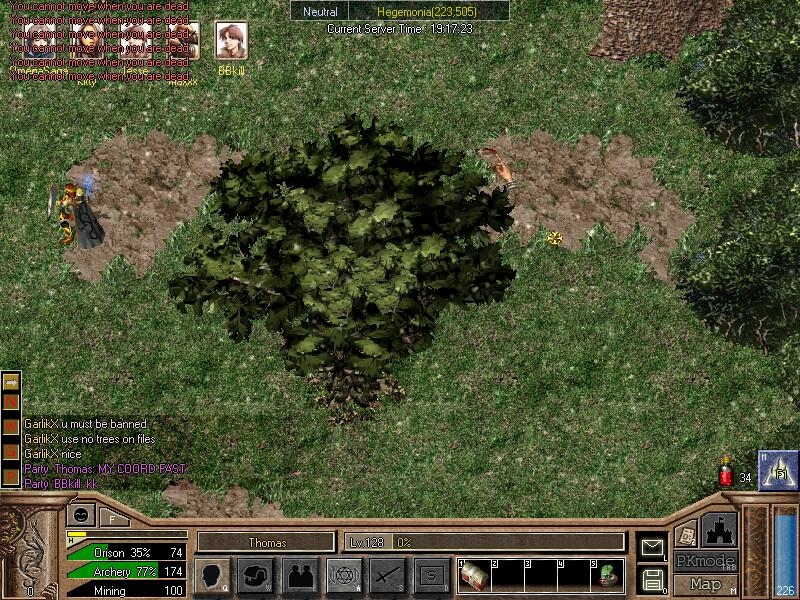Use the red potion quick item

(x=726, y=476)
